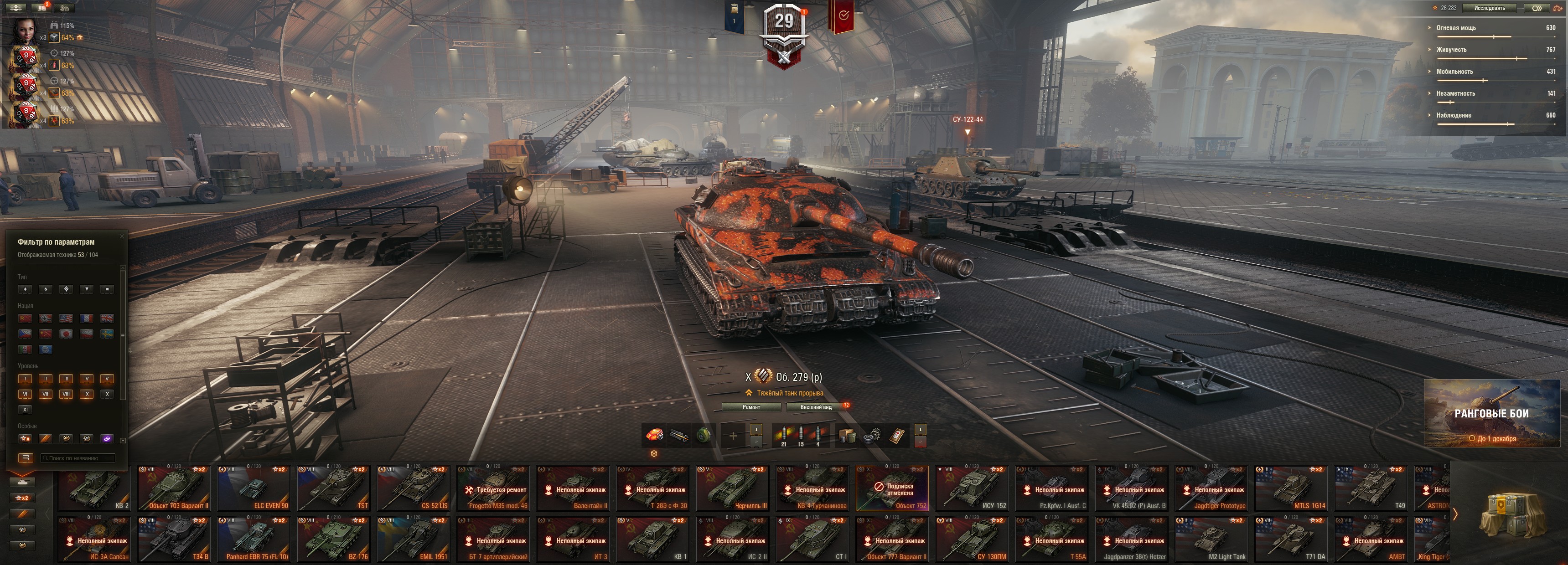Open the Ранговые бои event banner
Screen dimensions: 1568x565
click(x=1491, y=413)
